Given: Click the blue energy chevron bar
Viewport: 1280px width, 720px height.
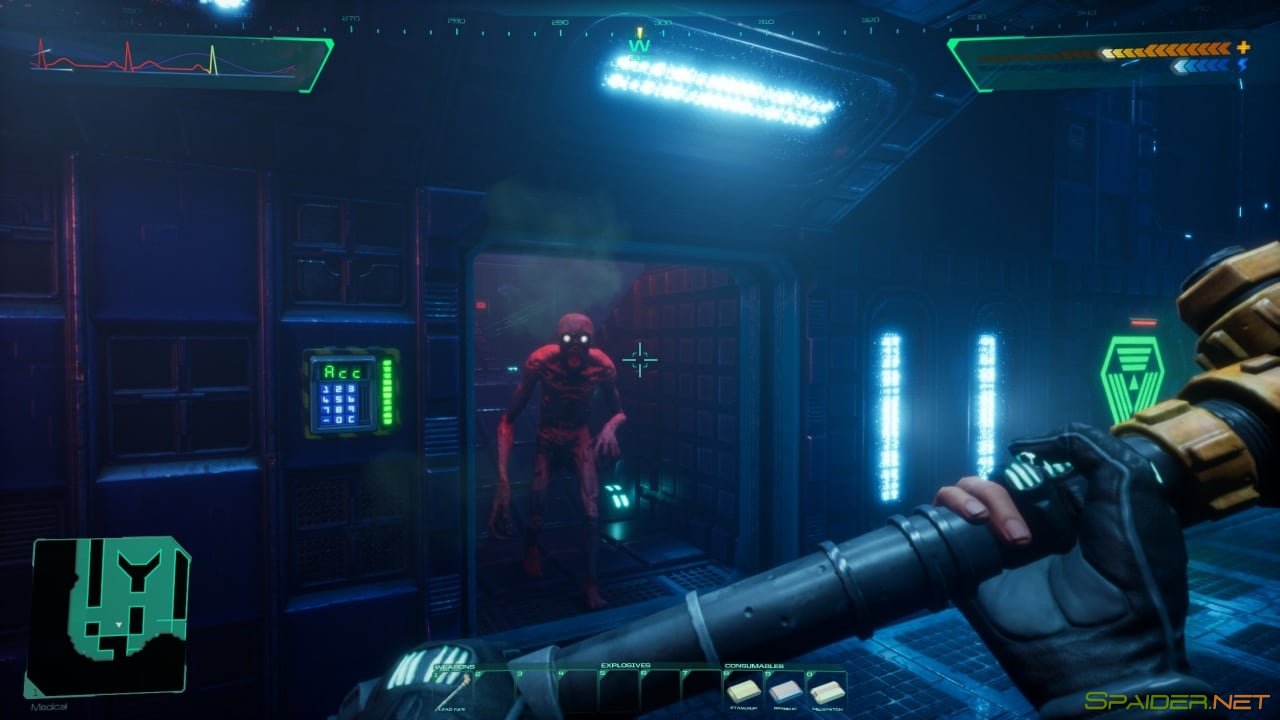Looking at the screenshot, I should tap(1200, 65).
